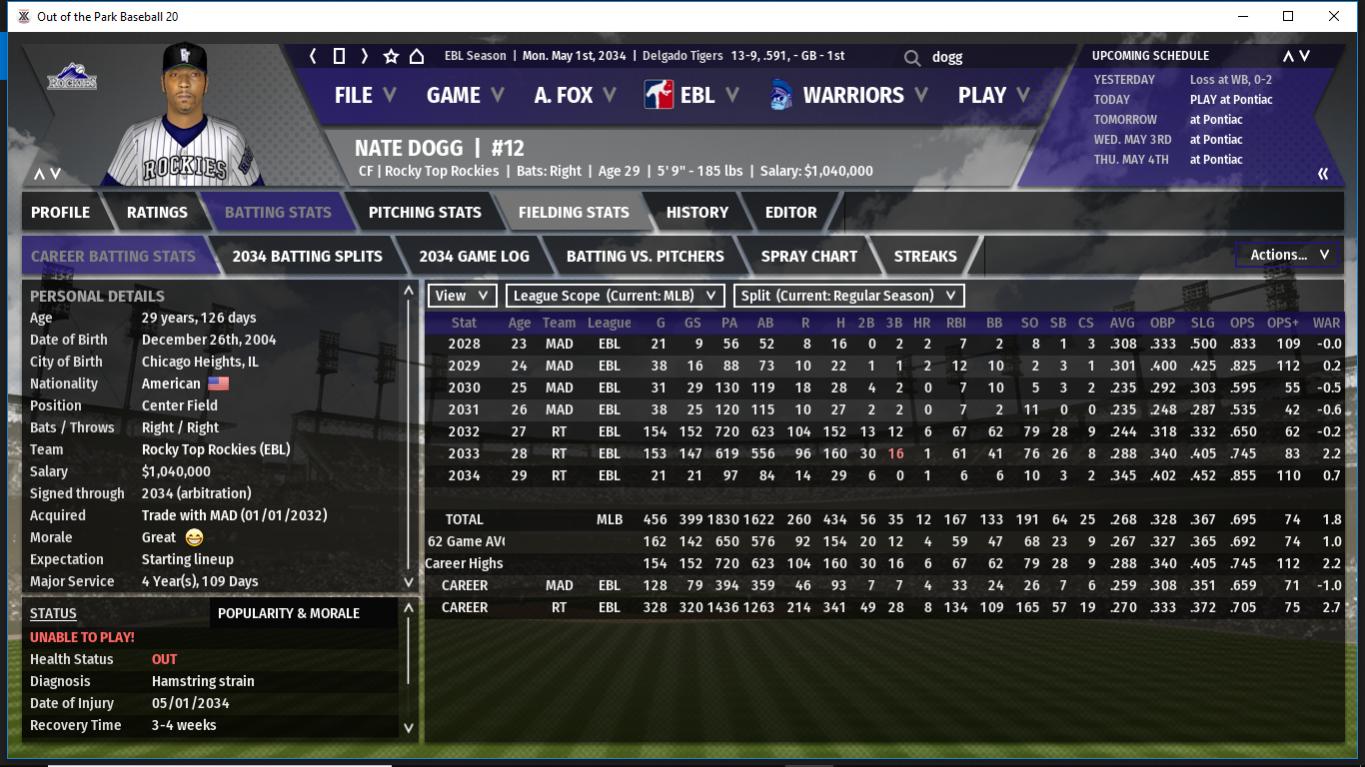The image size is (1365, 767).
Task: Switch to the RATINGS tab
Action: pyautogui.click(x=157, y=212)
